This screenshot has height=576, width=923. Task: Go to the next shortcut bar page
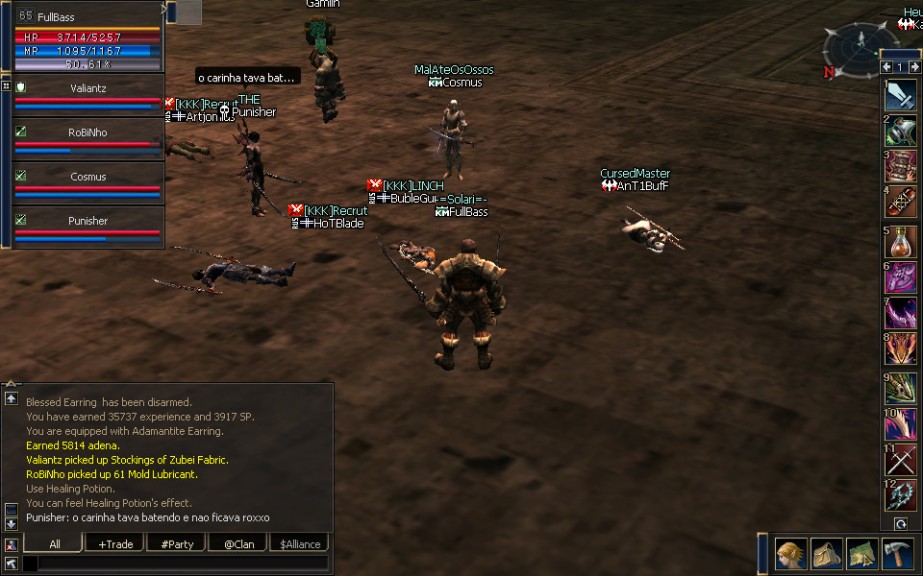pos(913,67)
